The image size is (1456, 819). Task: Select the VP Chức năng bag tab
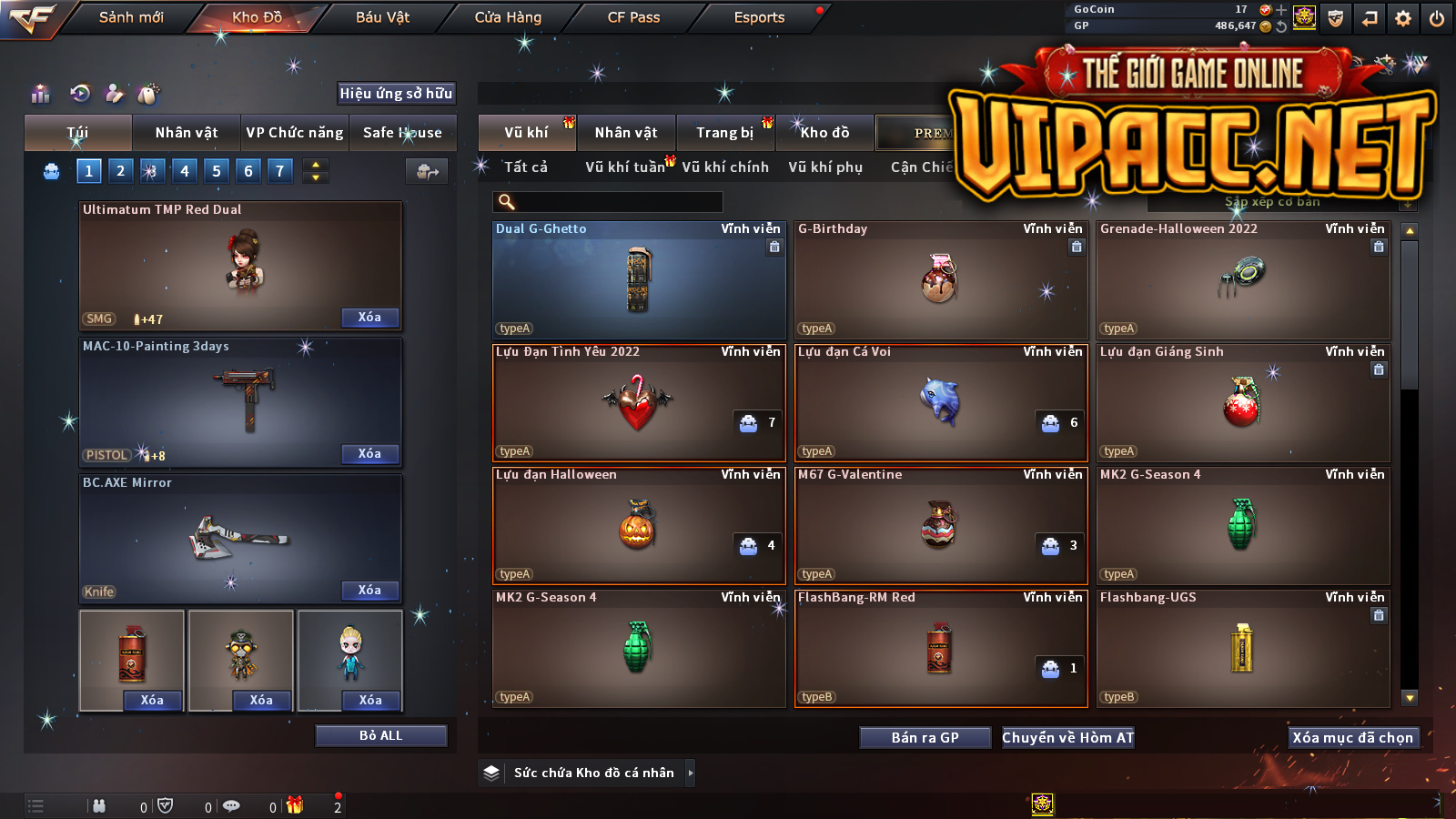[295, 133]
